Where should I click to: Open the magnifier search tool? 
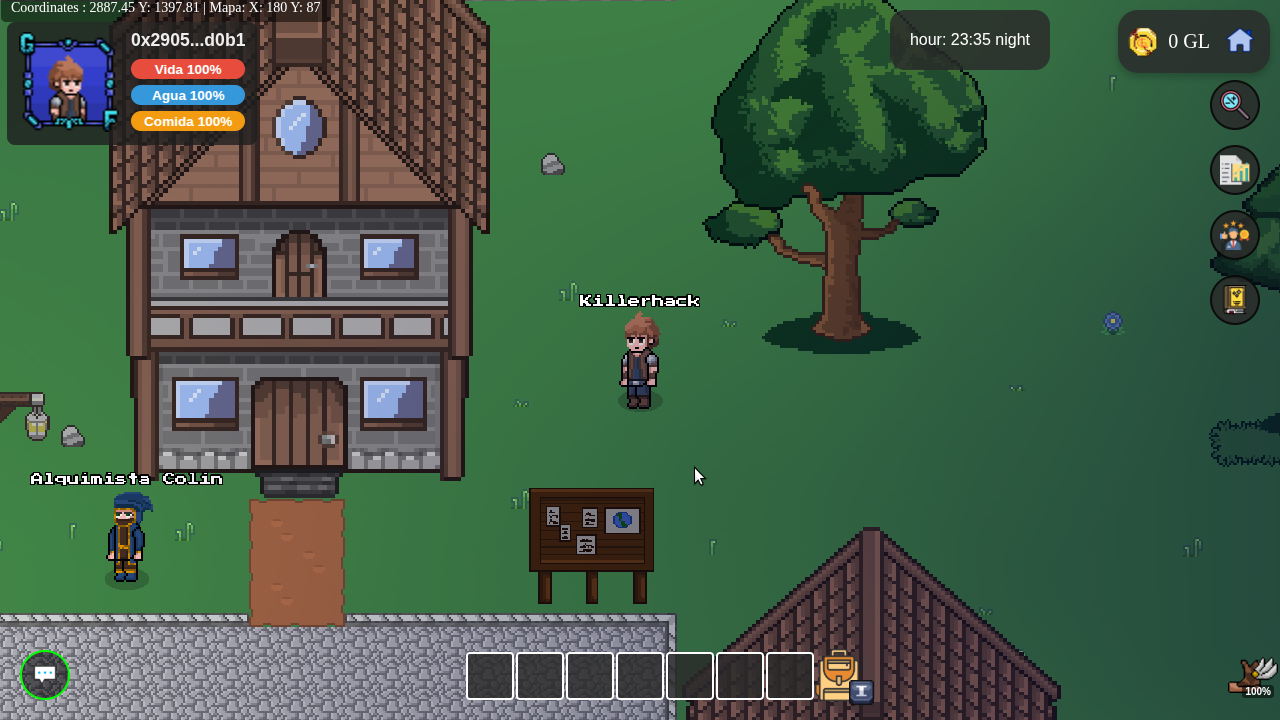[1234, 104]
